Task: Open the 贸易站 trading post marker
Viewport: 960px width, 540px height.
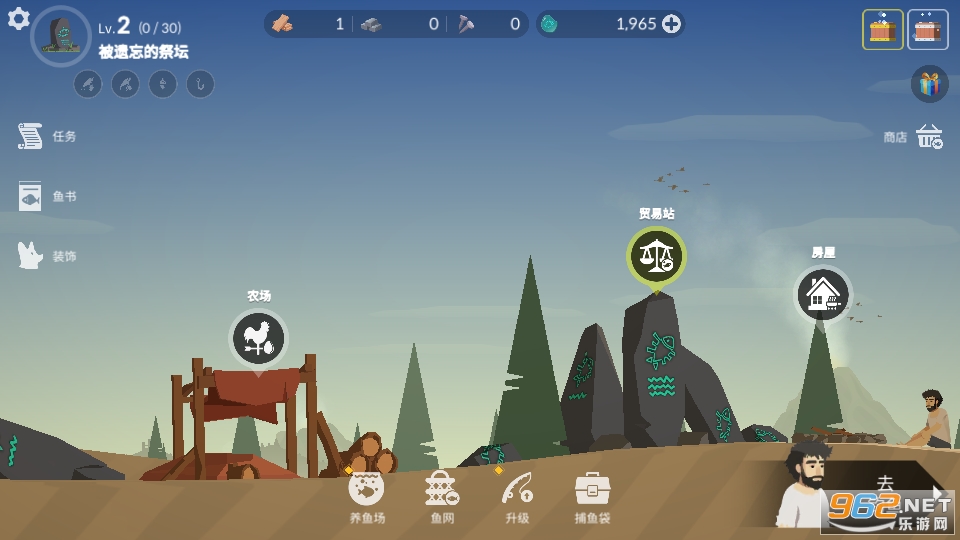Action: [x=656, y=256]
